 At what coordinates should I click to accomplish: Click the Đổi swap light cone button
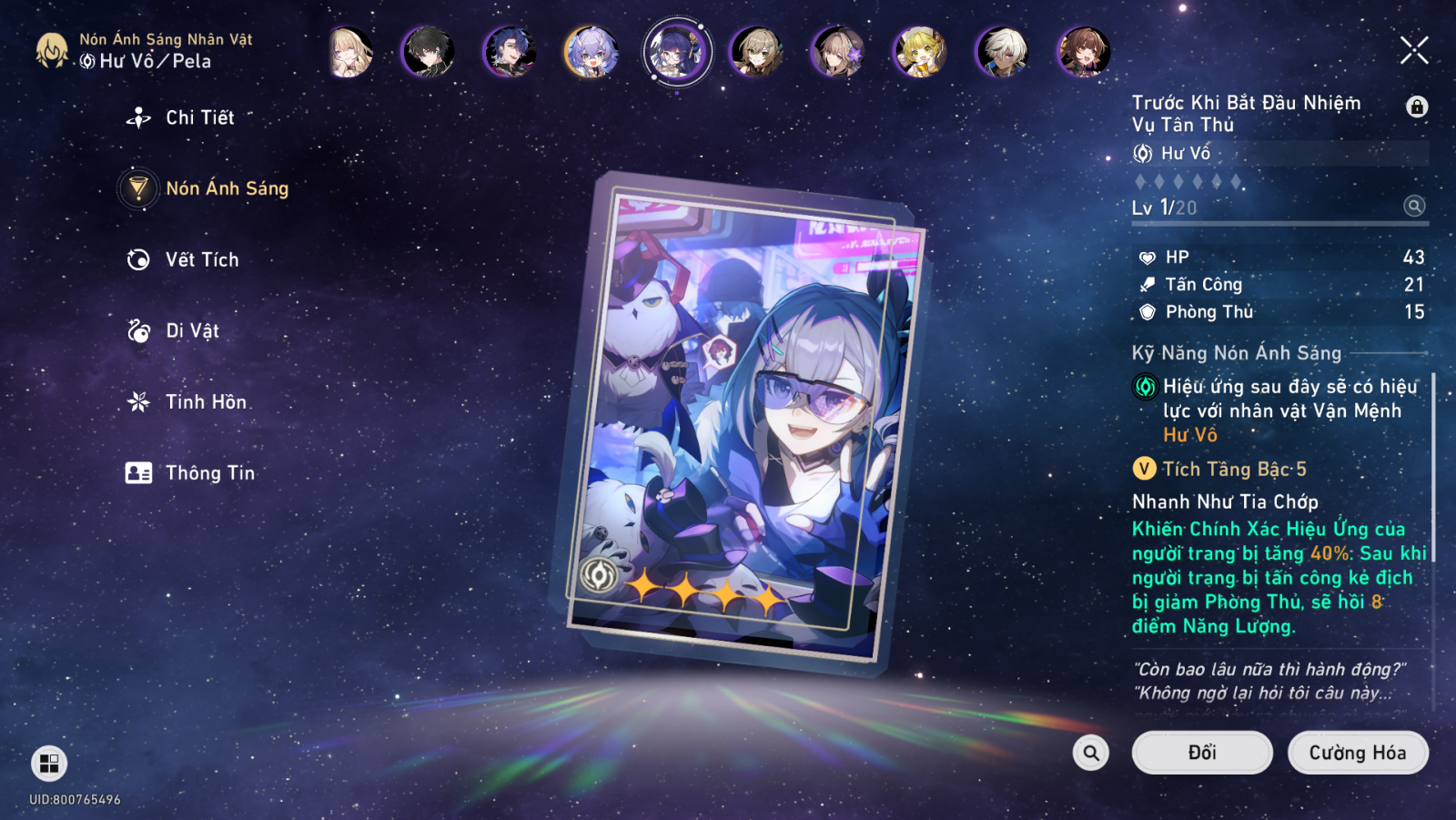pos(1201,753)
